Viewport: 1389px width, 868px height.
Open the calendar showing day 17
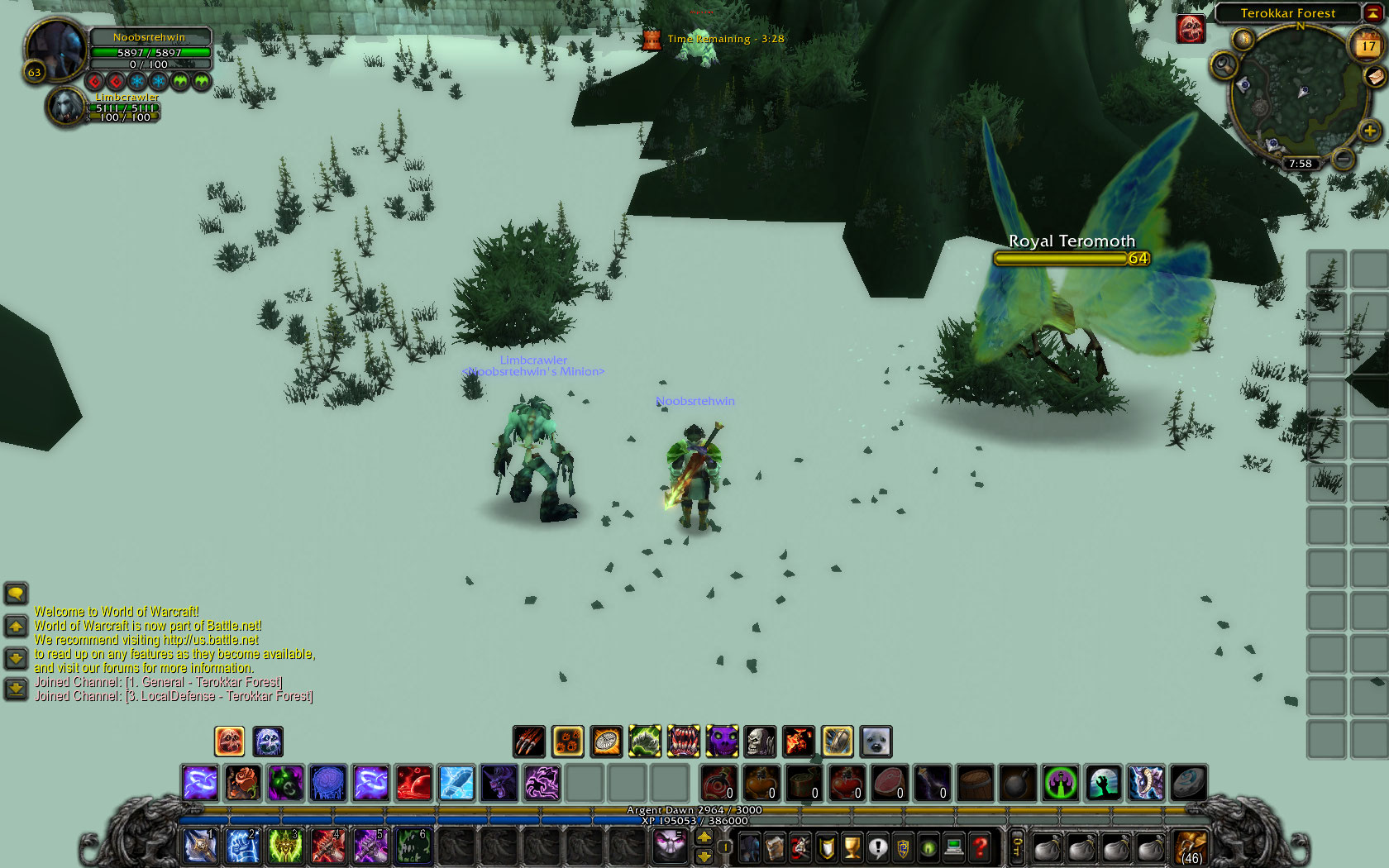(1368, 45)
